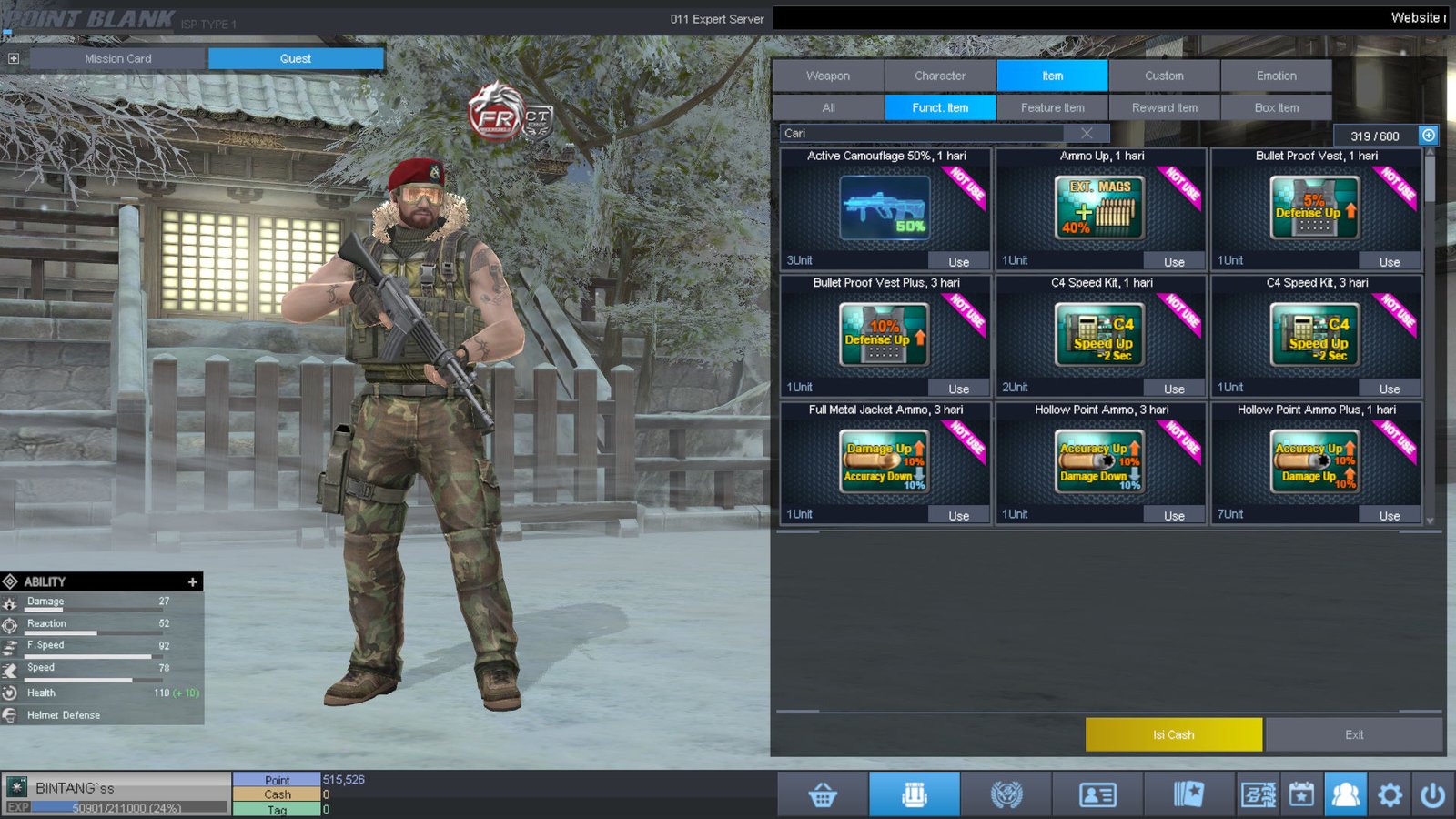Expand inventory capacity with plus button
1456x819 pixels.
point(1429,136)
